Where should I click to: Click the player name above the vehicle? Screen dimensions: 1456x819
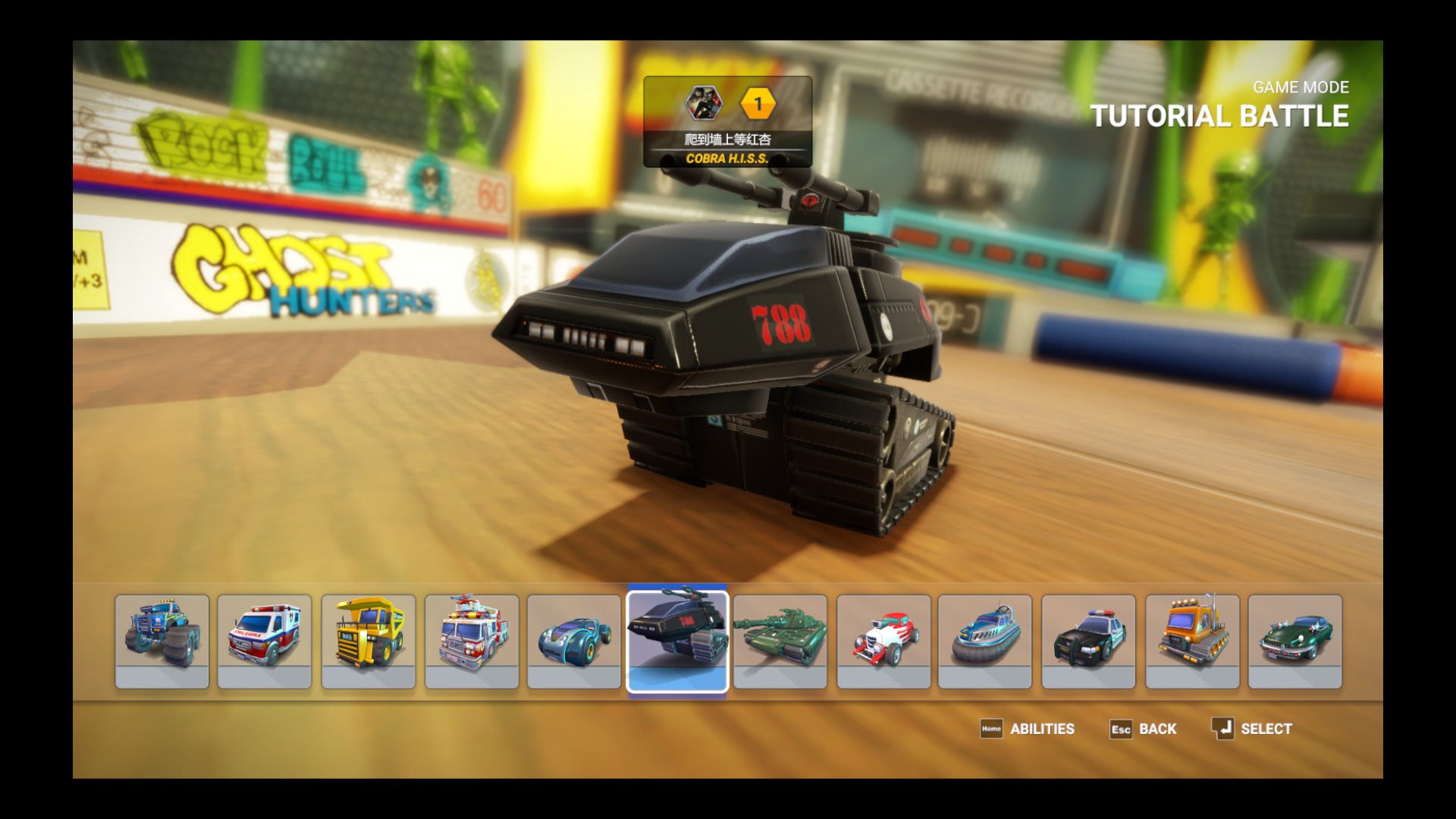[727, 140]
